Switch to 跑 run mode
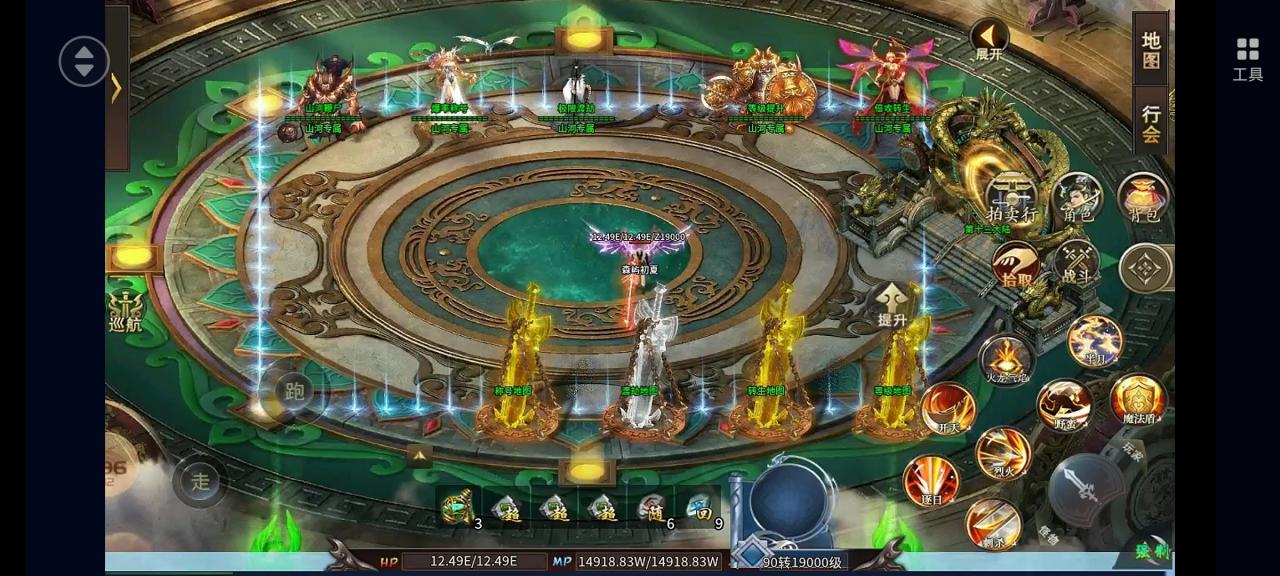This screenshot has width=1280, height=576. 294,392
